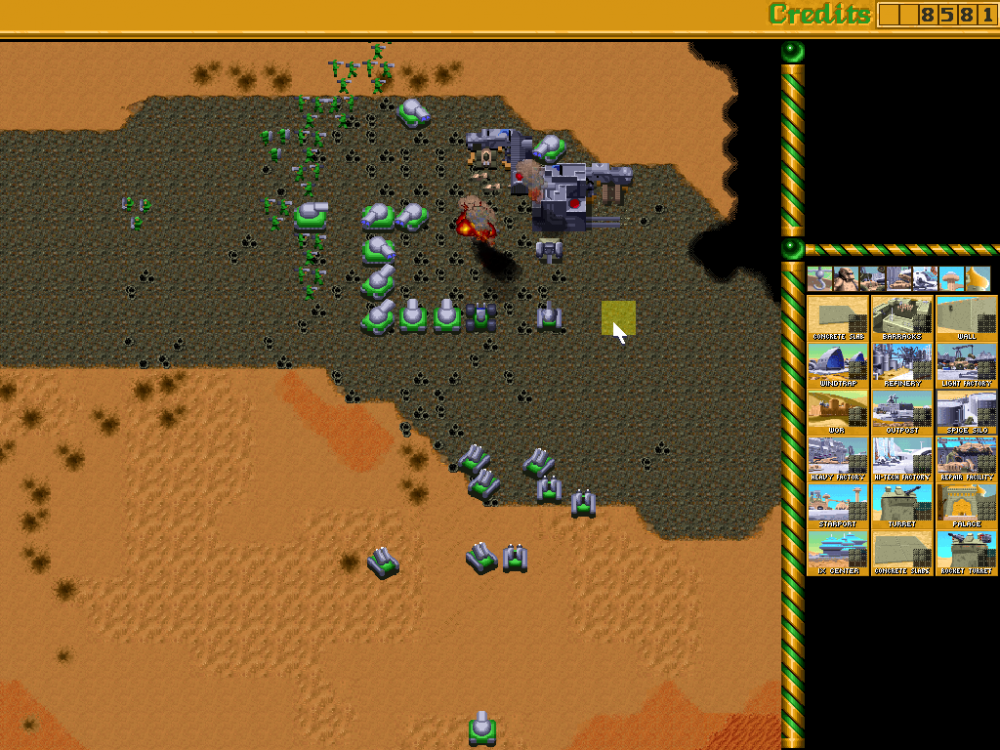Pick the Wall structure icon
1000x750 pixels.
click(x=966, y=318)
